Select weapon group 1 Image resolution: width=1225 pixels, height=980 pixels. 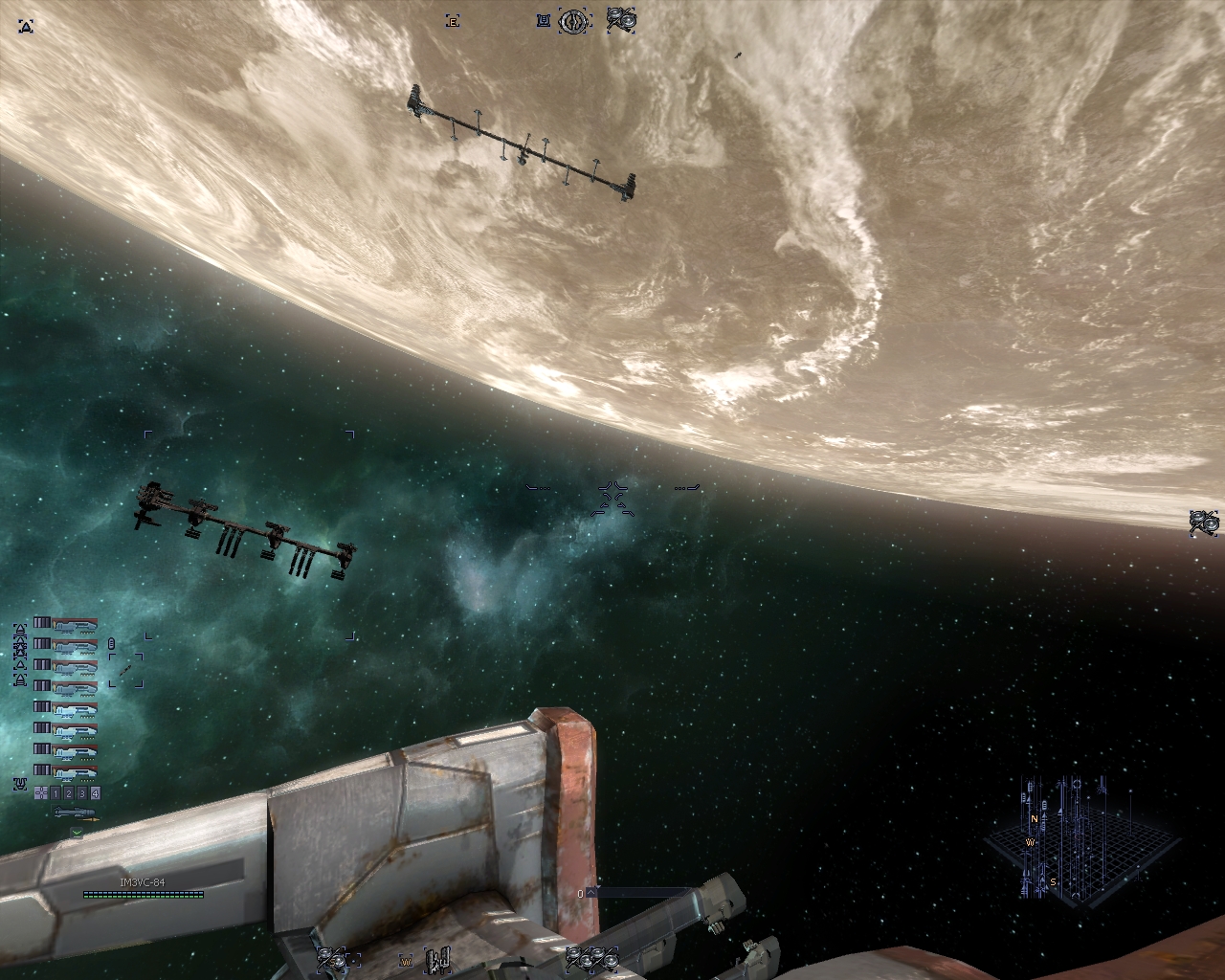tap(56, 792)
